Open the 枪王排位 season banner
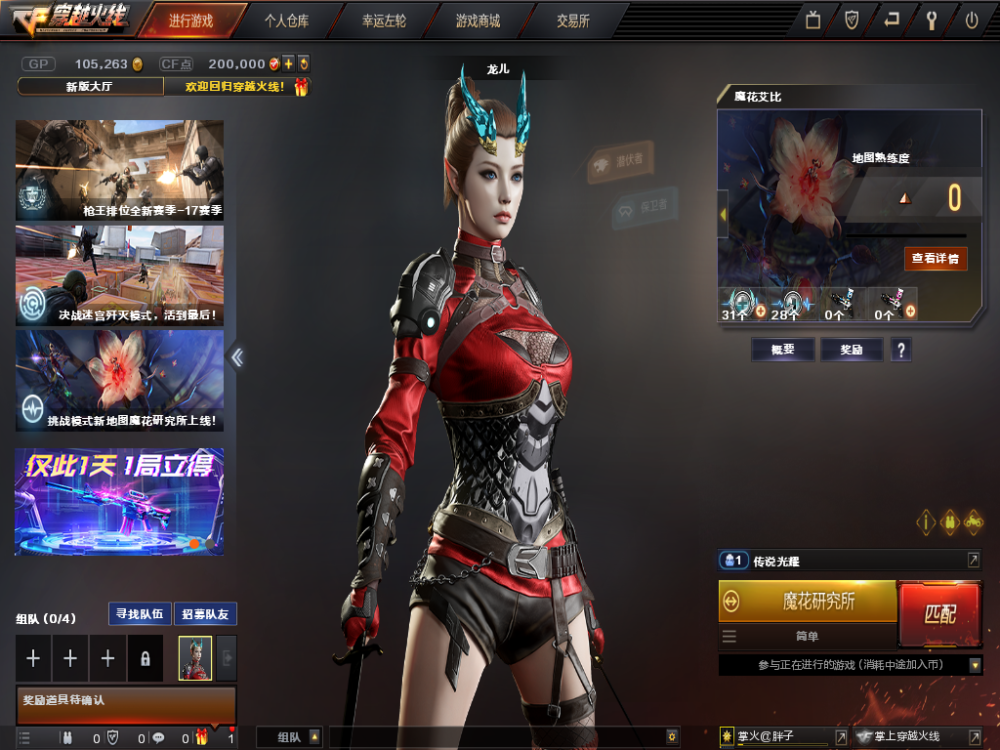 tap(119, 170)
